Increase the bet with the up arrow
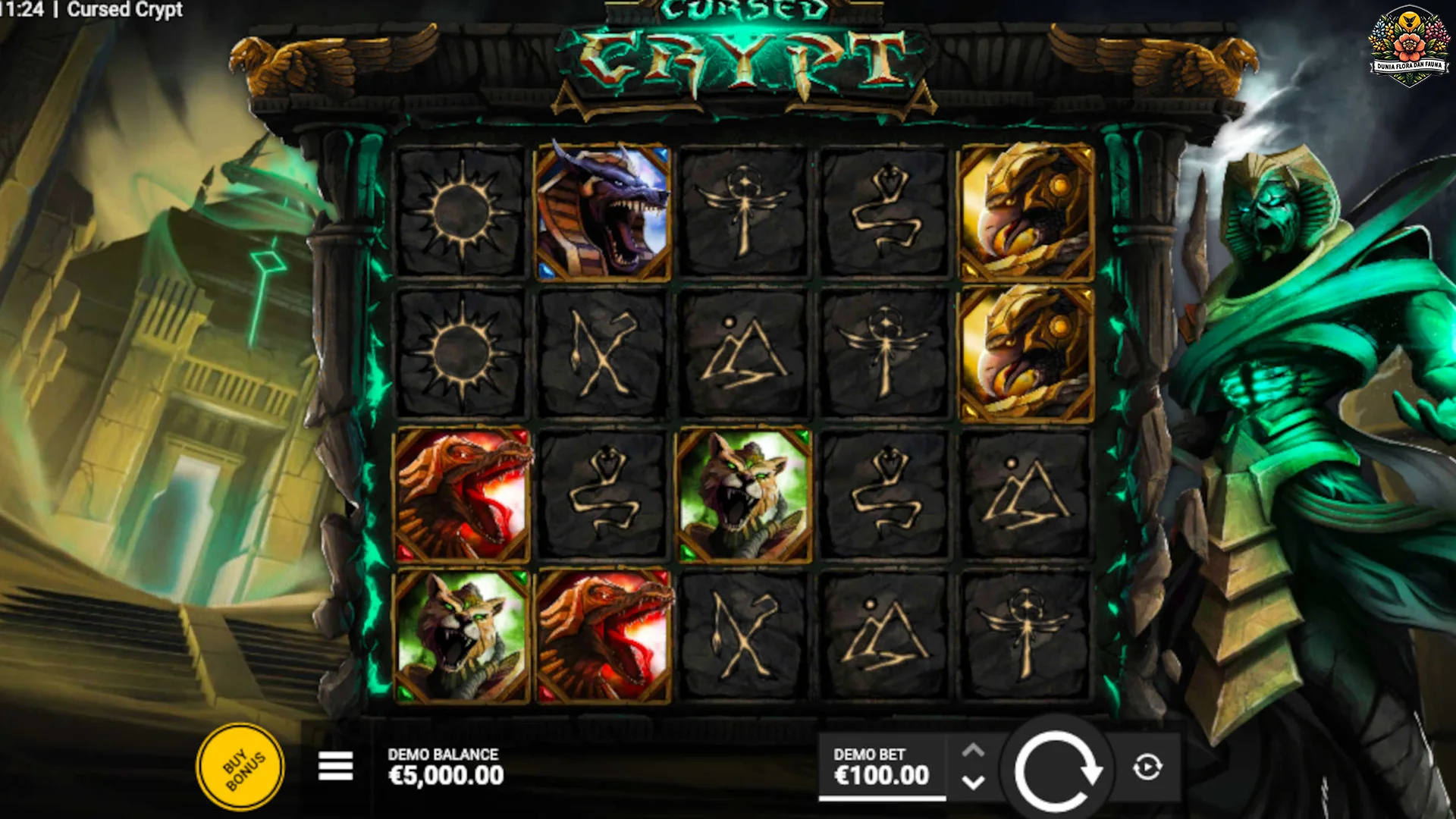This screenshot has width=1456, height=819. (974, 751)
